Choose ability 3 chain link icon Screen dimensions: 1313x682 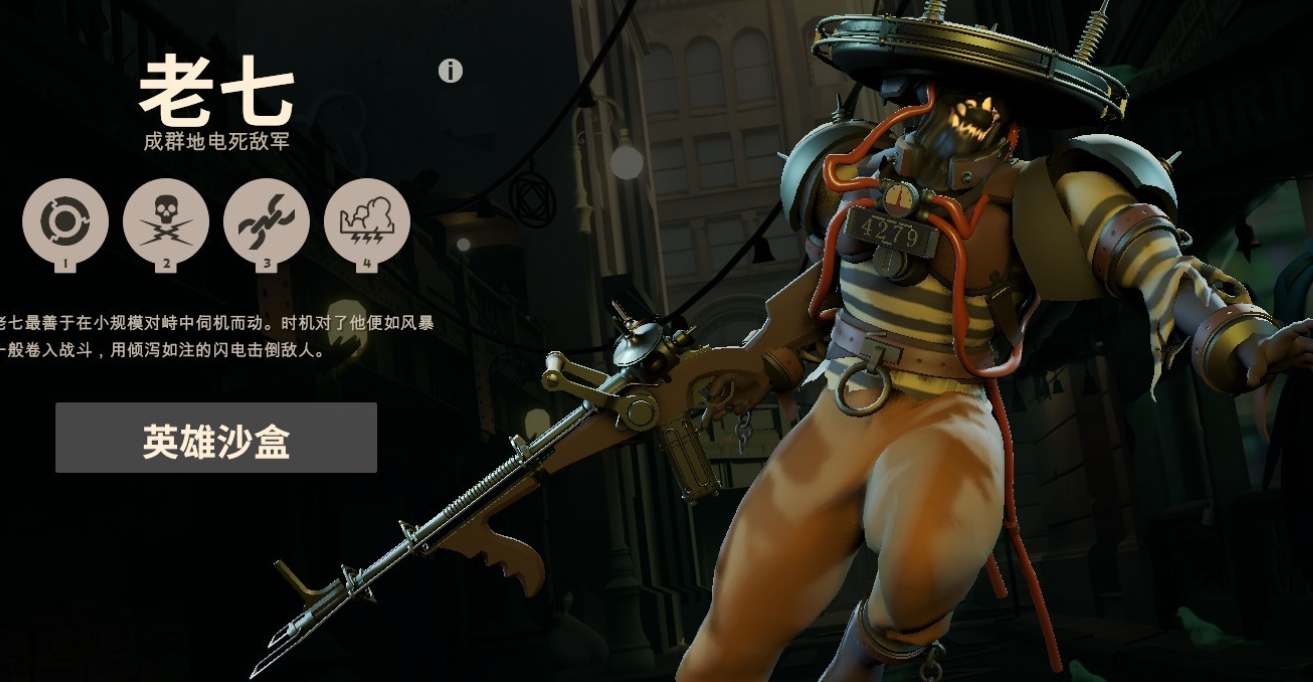point(266,222)
